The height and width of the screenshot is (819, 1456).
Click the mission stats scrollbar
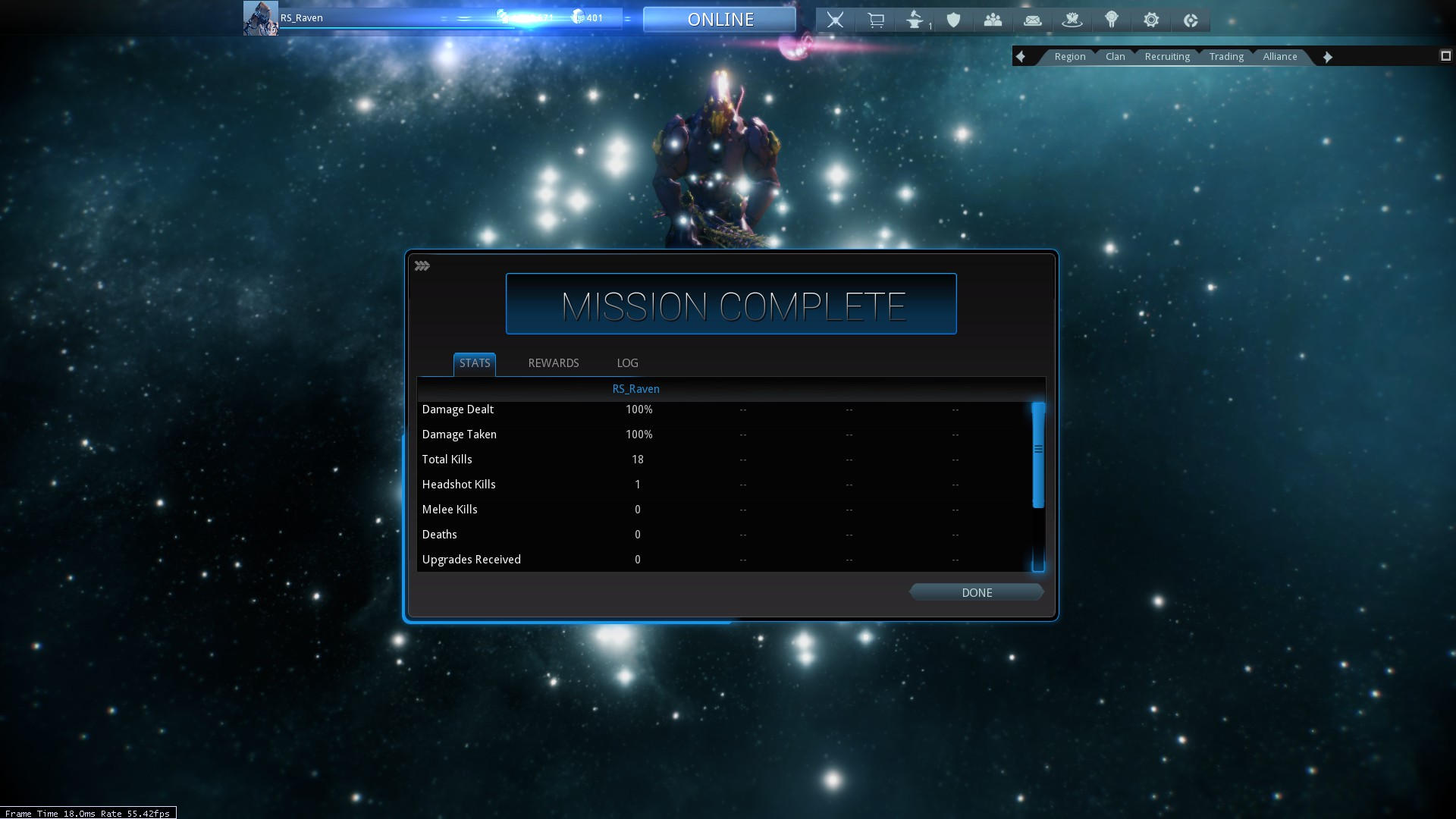[x=1038, y=455]
